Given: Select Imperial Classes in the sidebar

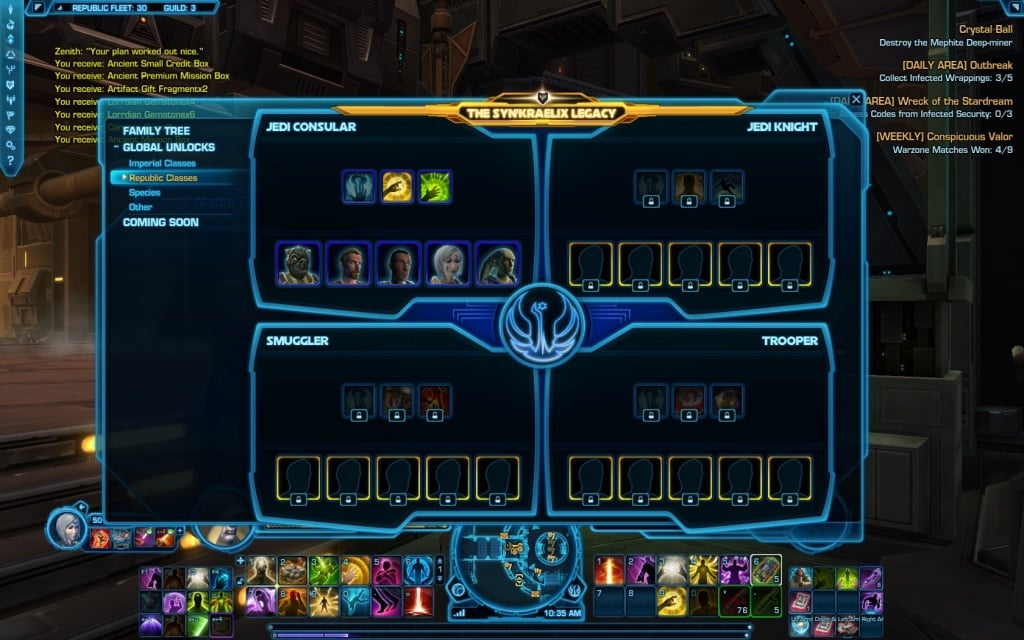Looking at the screenshot, I should coord(162,163).
